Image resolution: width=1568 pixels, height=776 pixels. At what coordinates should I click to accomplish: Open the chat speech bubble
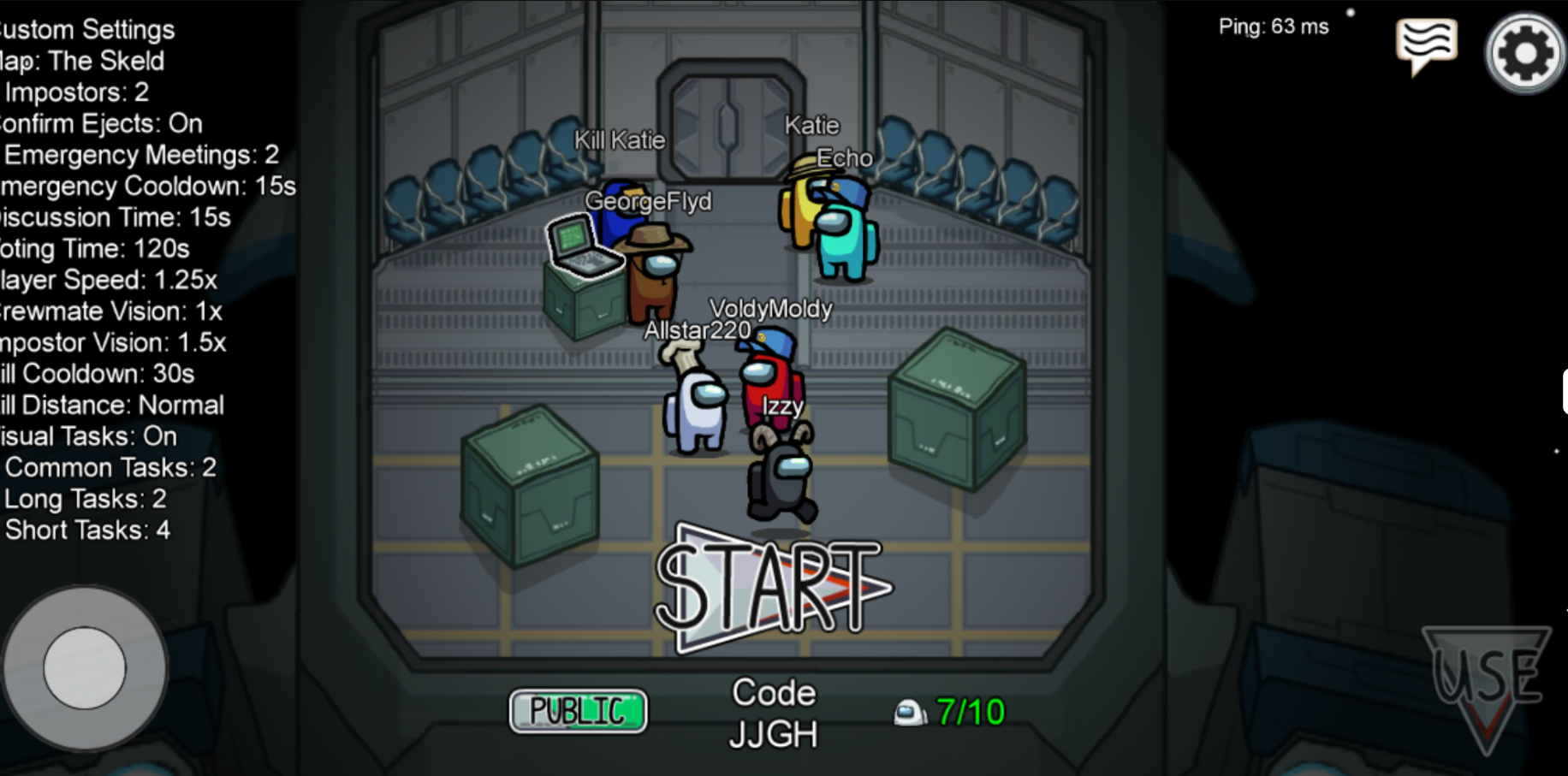point(1426,45)
